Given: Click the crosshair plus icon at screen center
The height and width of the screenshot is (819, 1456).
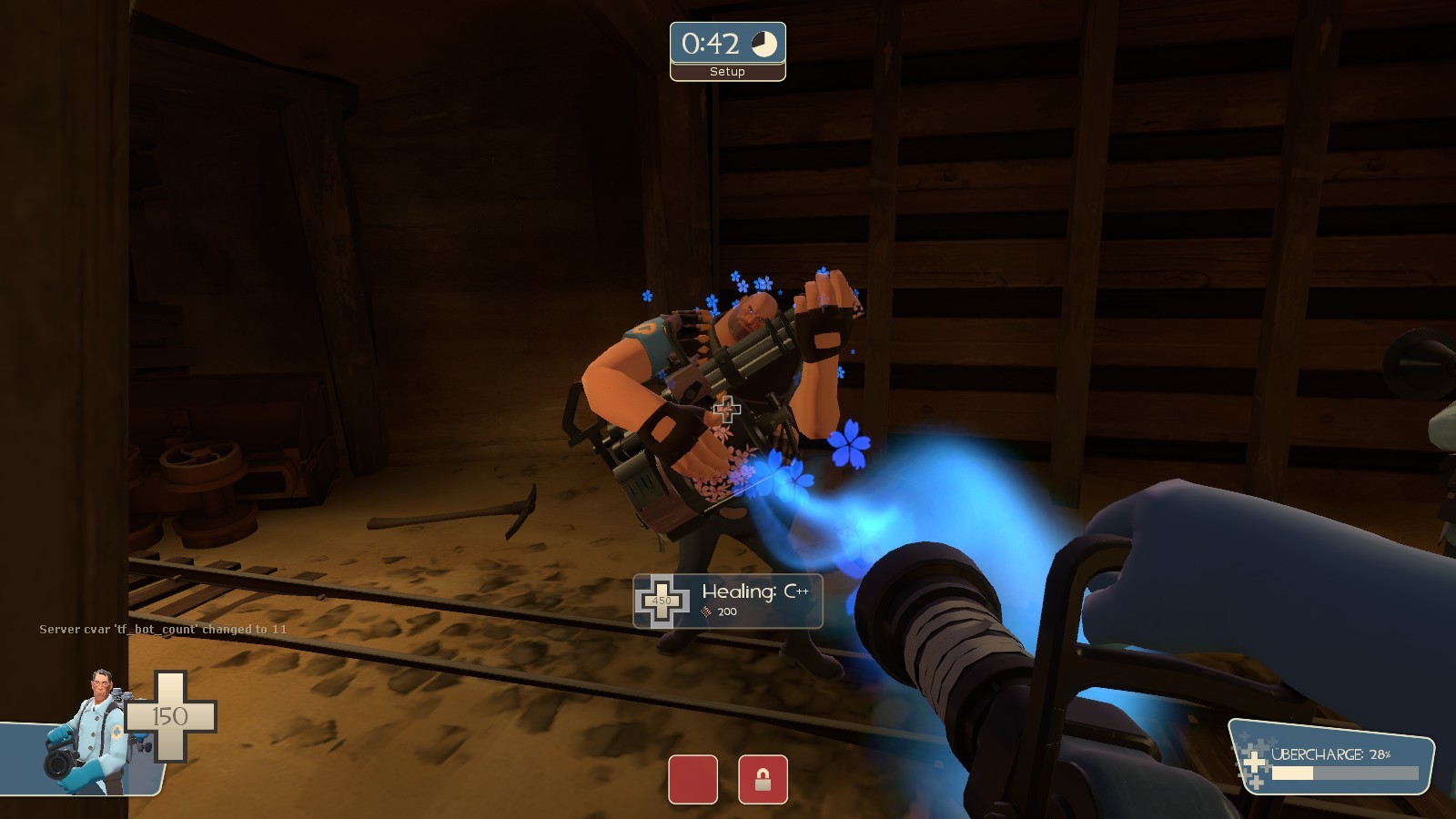Looking at the screenshot, I should tap(727, 411).
